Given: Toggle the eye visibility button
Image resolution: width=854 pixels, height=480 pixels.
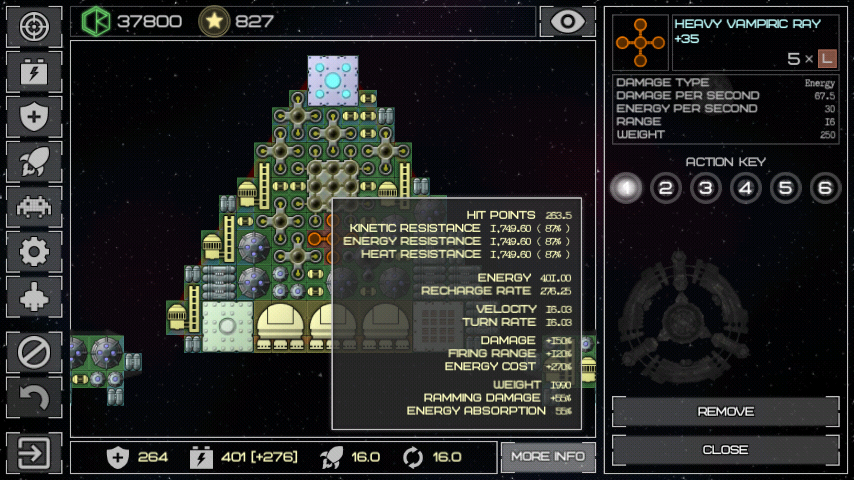Looking at the screenshot, I should pos(567,21).
